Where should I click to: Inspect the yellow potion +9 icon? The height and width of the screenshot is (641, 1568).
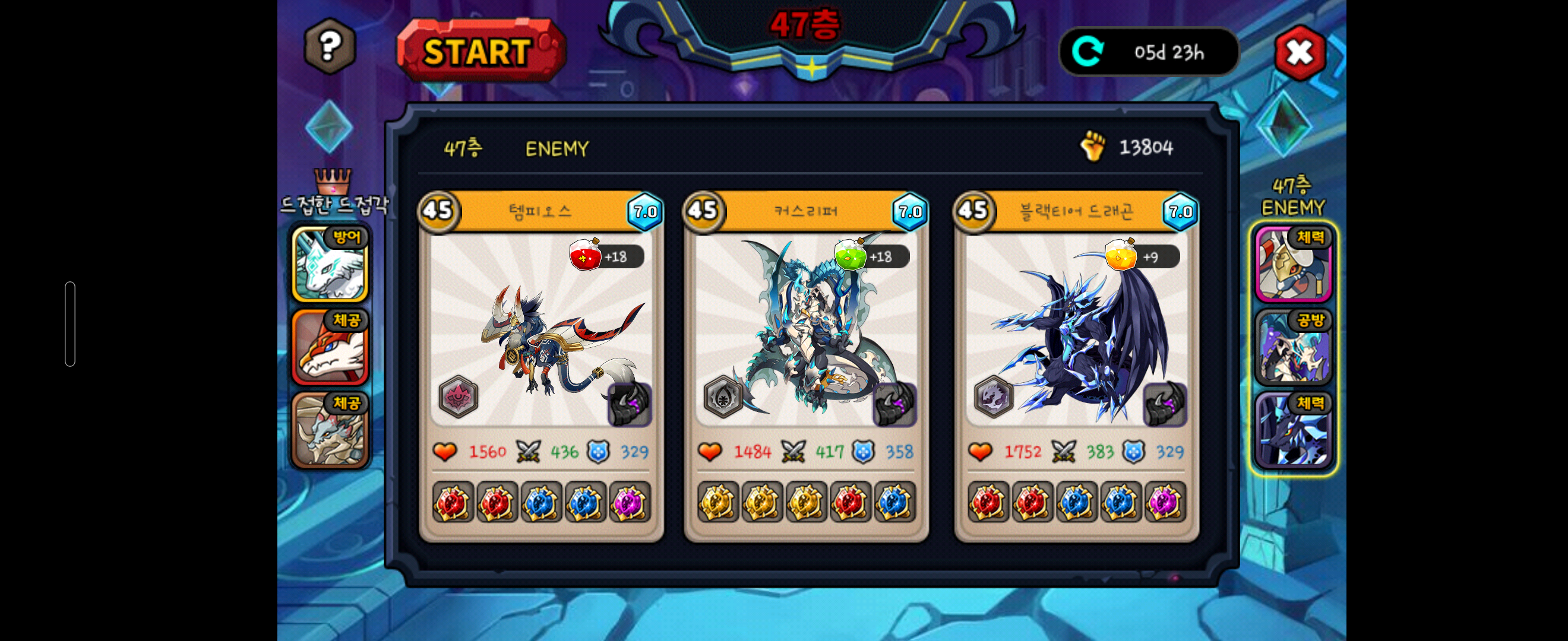pos(1120,255)
